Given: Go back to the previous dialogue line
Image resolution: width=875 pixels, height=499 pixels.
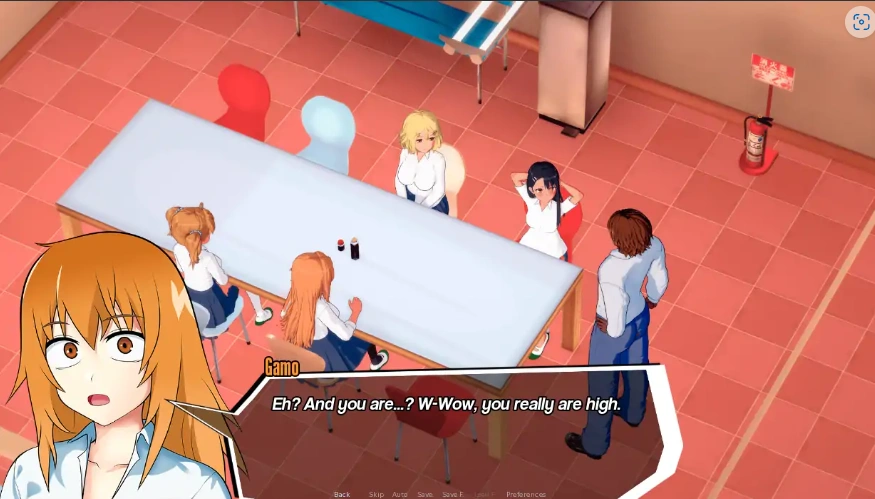Looking at the screenshot, I should [342, 494].
